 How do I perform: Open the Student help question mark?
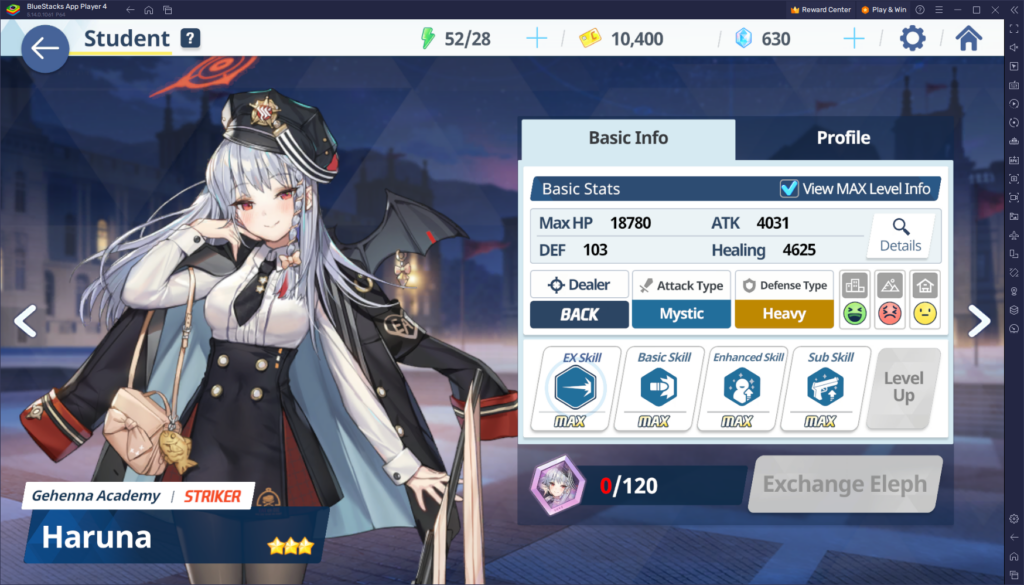[191, 39]
